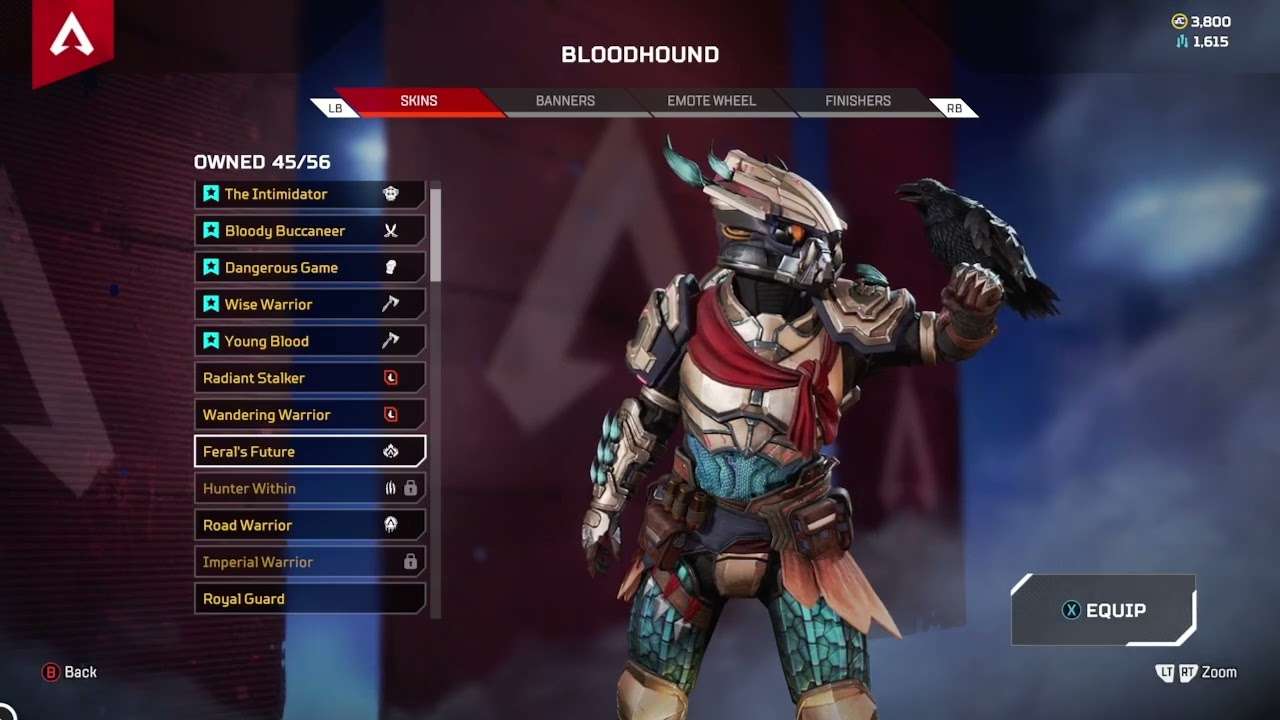
Task: Click Back at the bottom left
Action: click(70, 672)
